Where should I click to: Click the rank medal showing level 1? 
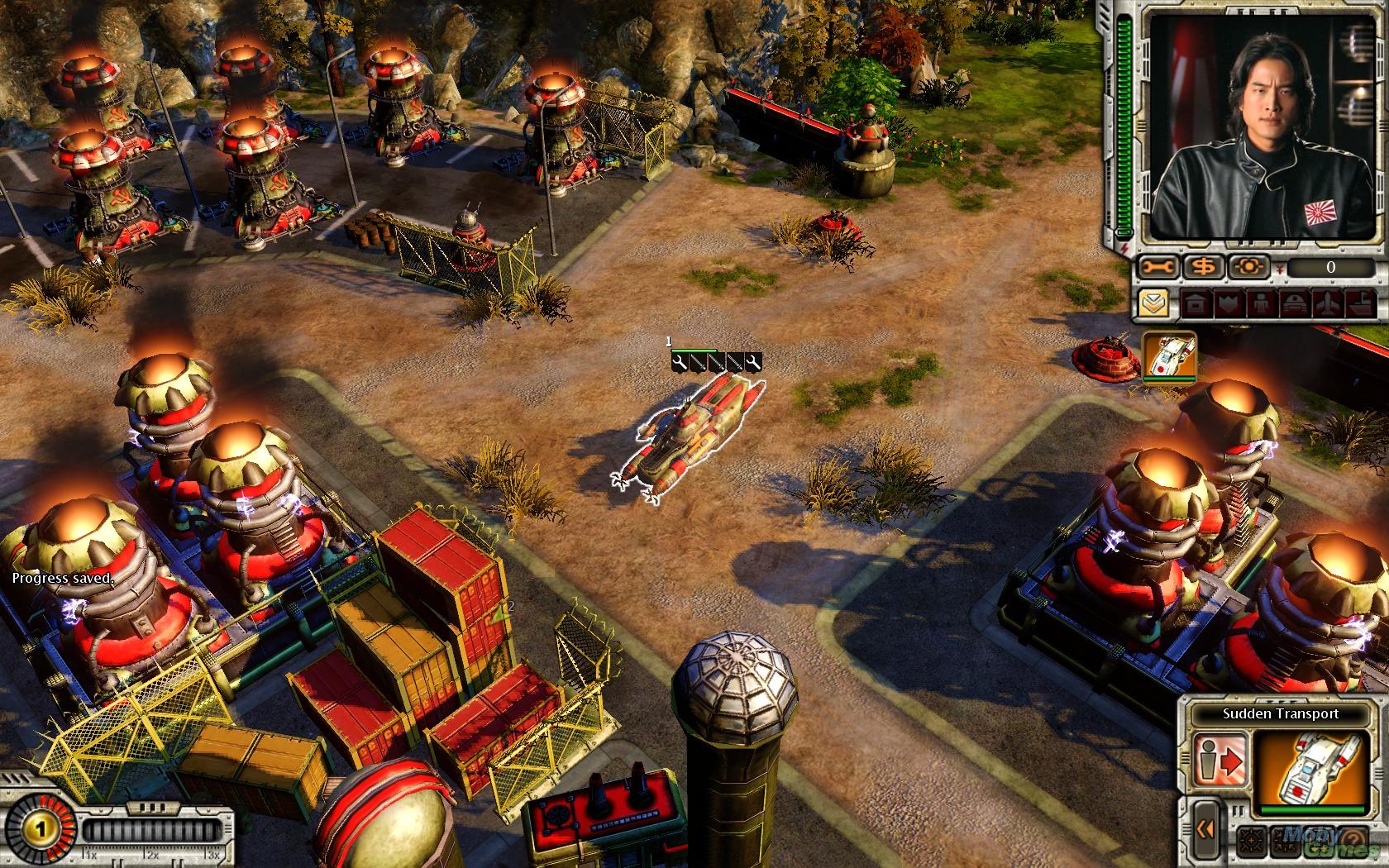(x=41, y=827)
